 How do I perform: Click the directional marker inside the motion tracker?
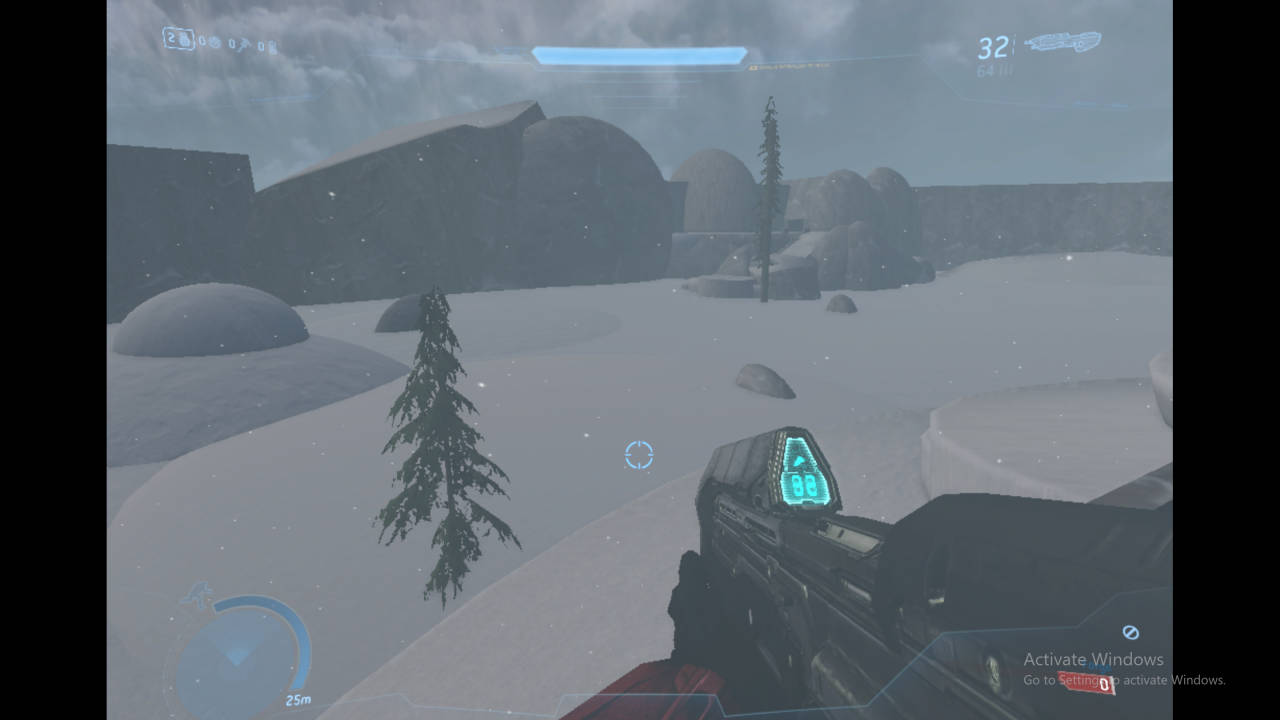pos(238,658)
